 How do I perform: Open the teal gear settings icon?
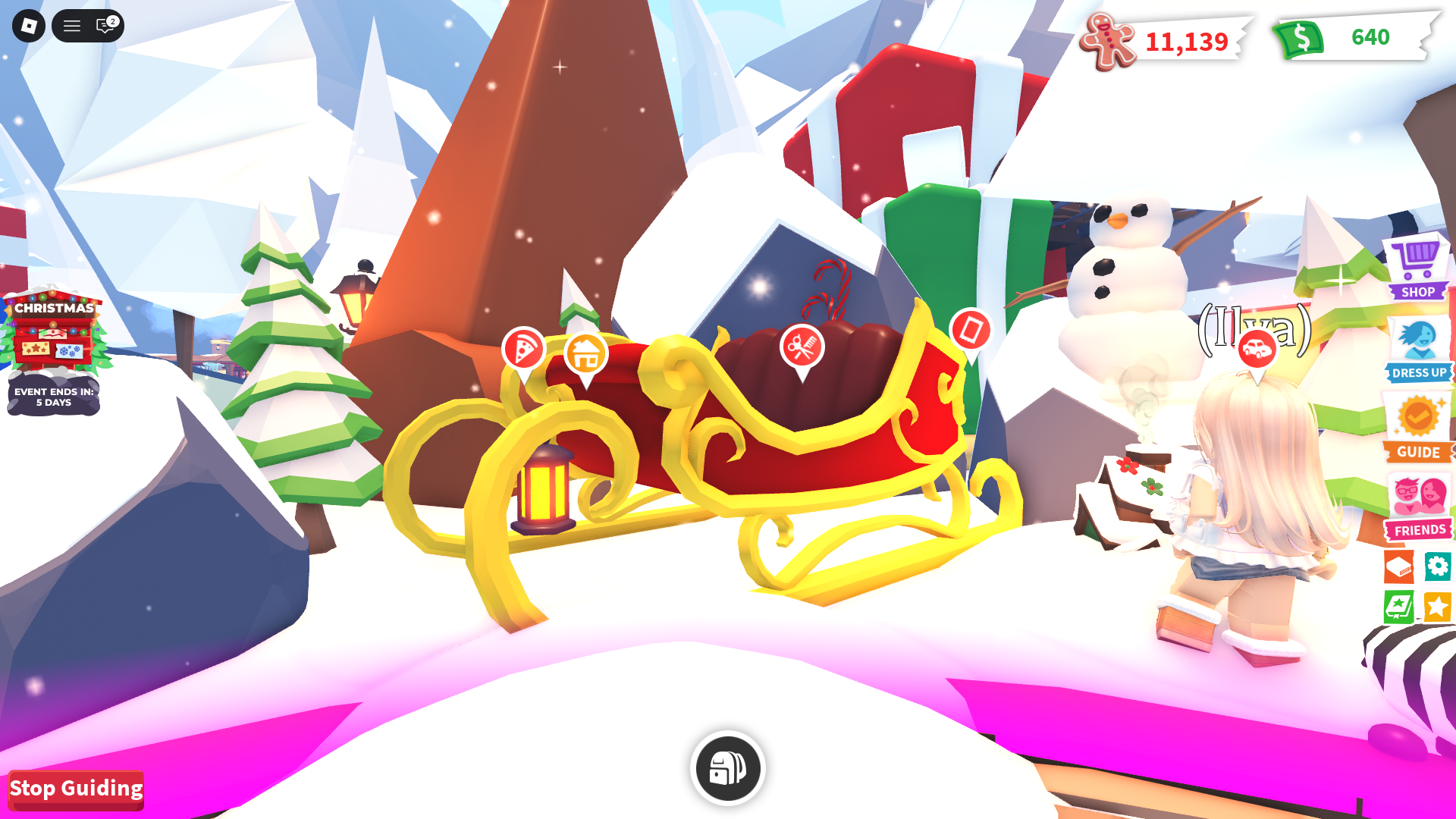pyautogui.click(x=1437, y=567)
